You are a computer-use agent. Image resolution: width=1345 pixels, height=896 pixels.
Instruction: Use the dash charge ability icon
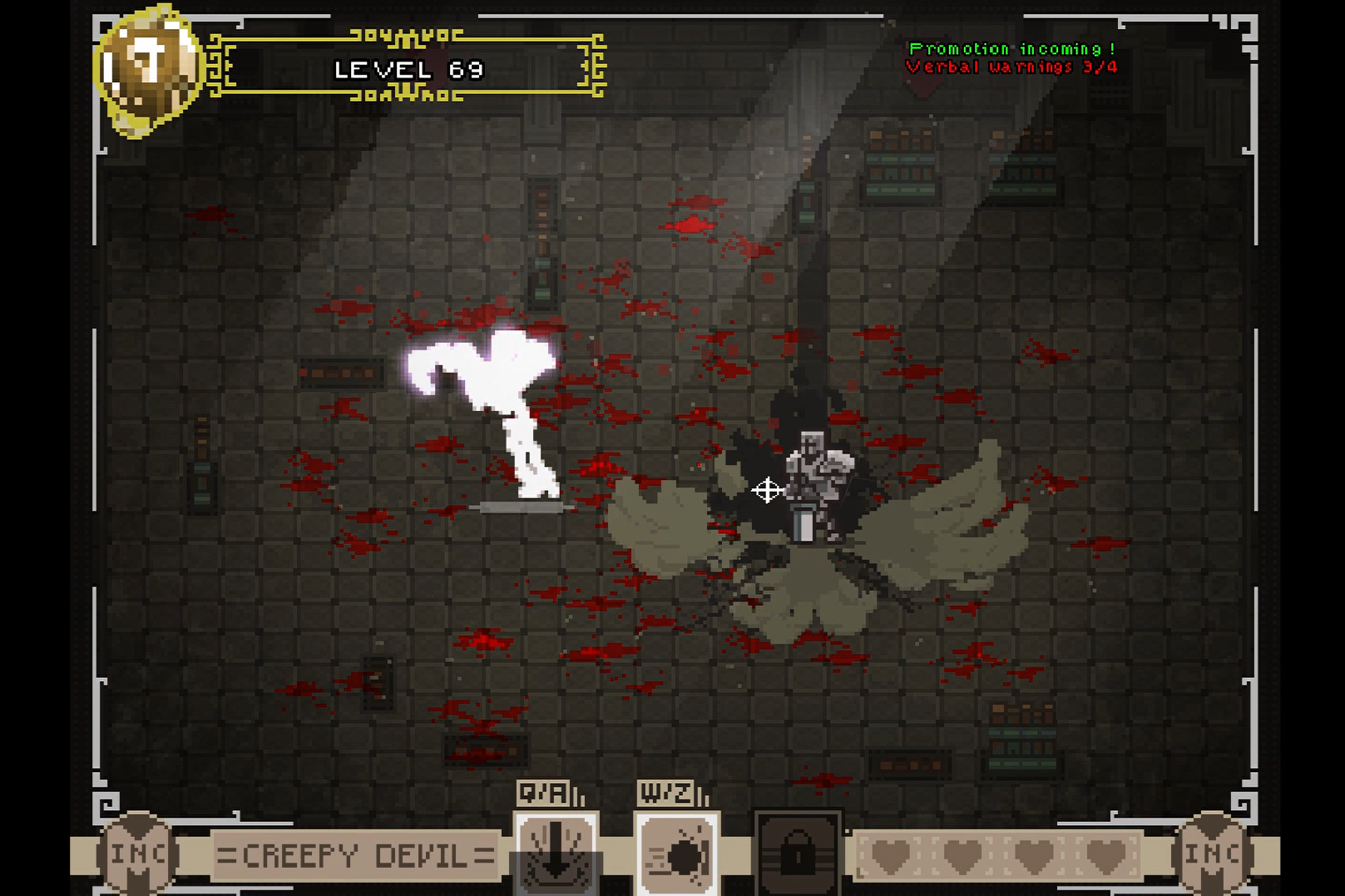(677, 855)
